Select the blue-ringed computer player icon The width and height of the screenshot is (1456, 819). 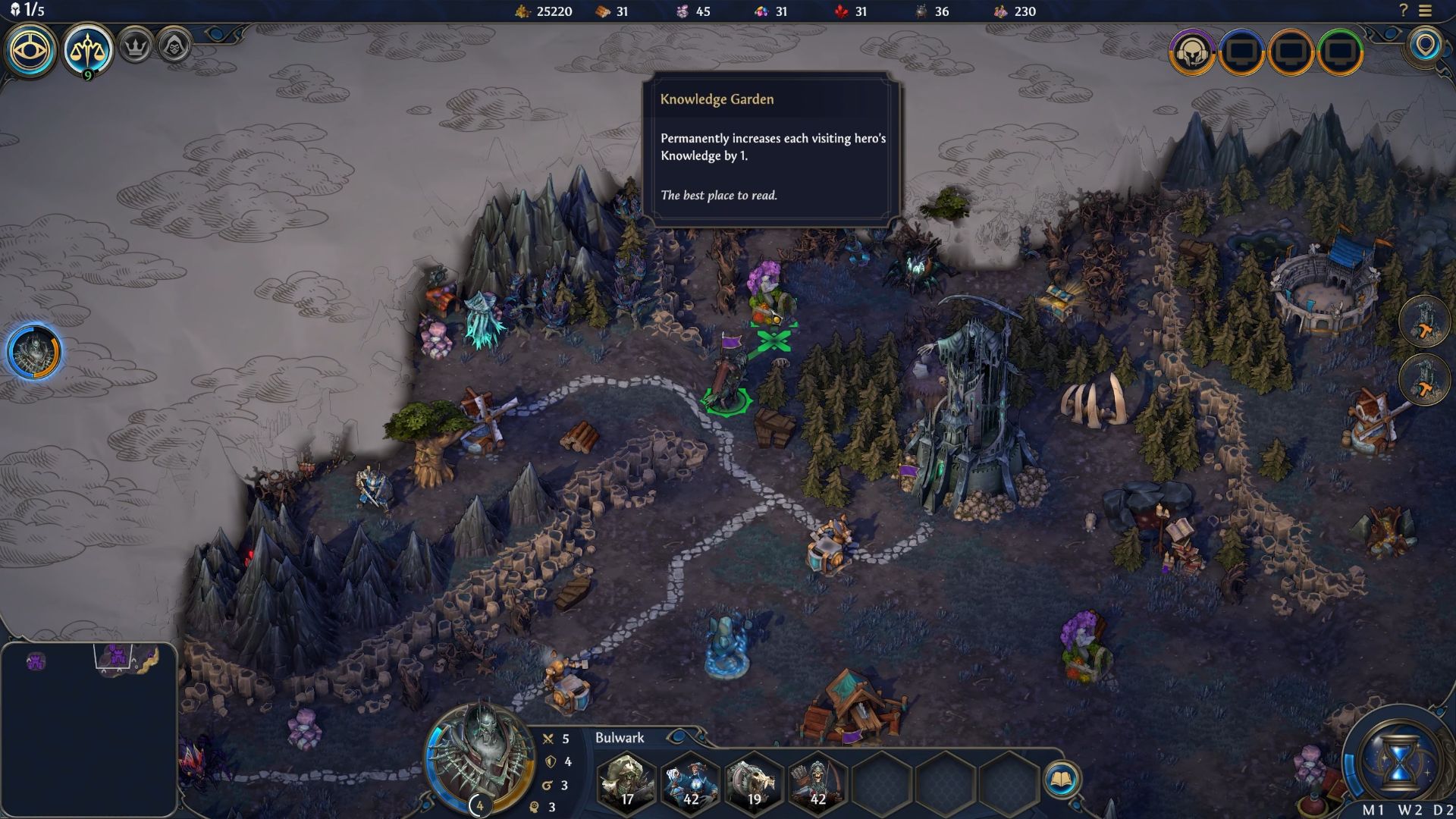click(x=1241, y=52)
